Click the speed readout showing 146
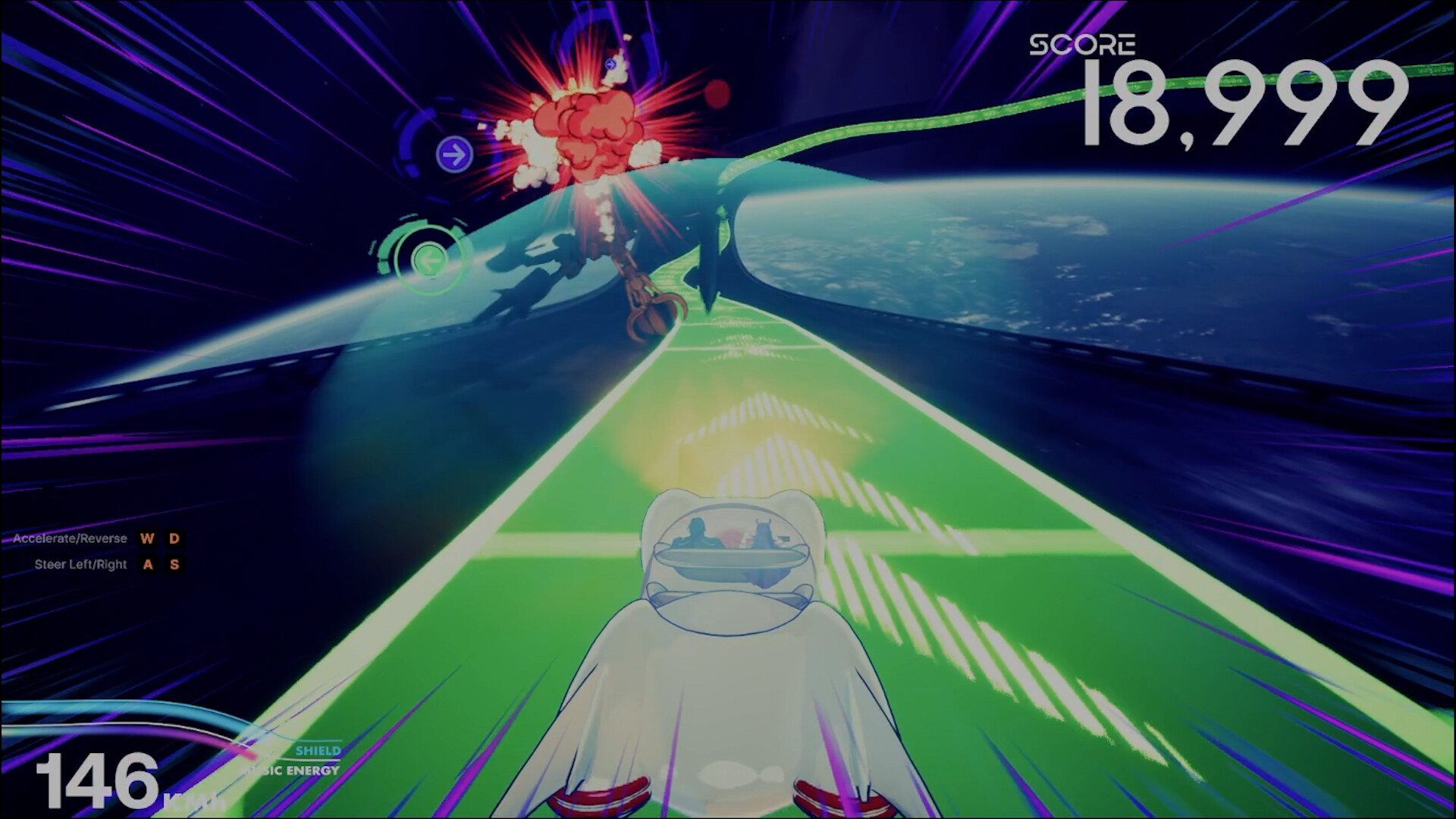This screenshot has height=819, width=1456. (x=99, y=781)
